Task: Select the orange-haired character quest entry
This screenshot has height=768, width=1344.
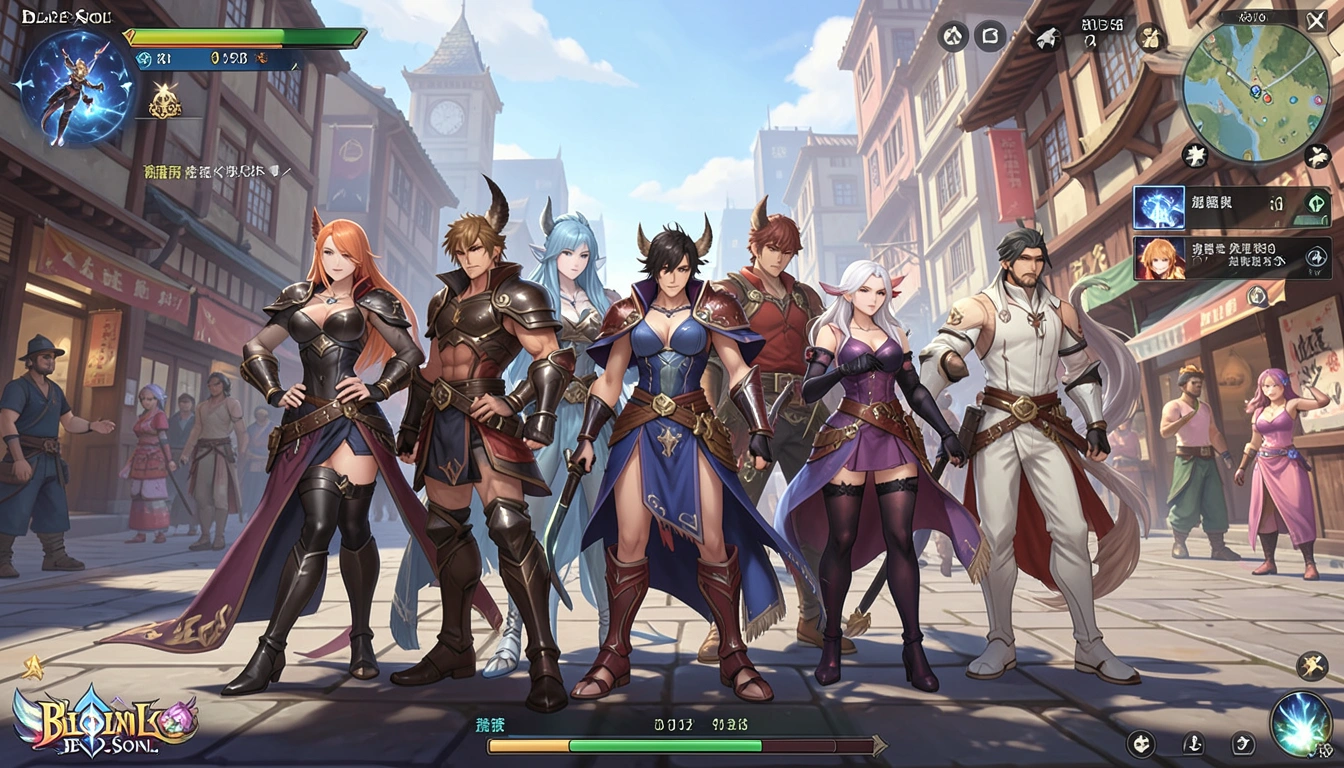Action: [x=1159, y=258]
